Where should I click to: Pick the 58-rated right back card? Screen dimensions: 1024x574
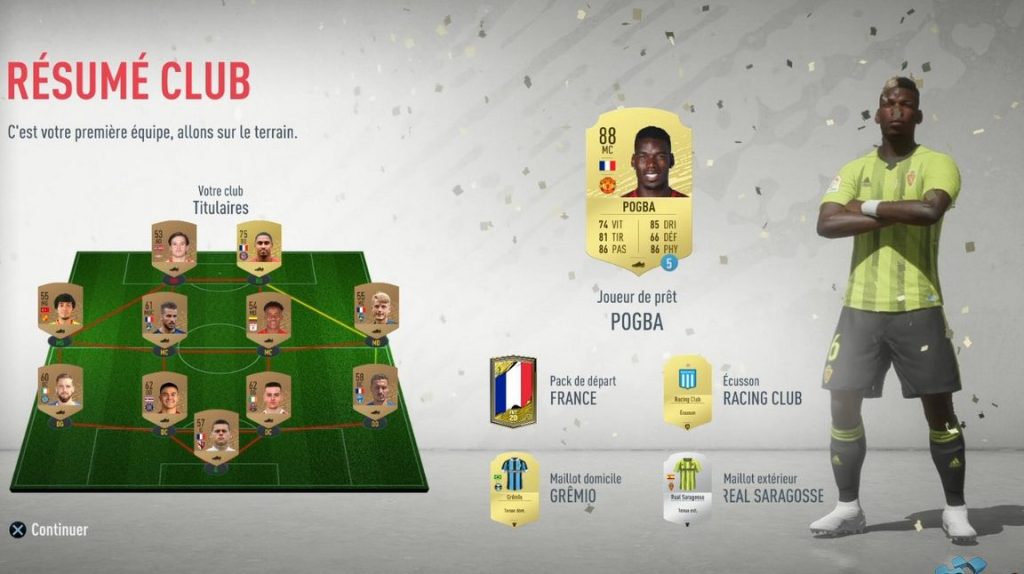coord(376,390)
